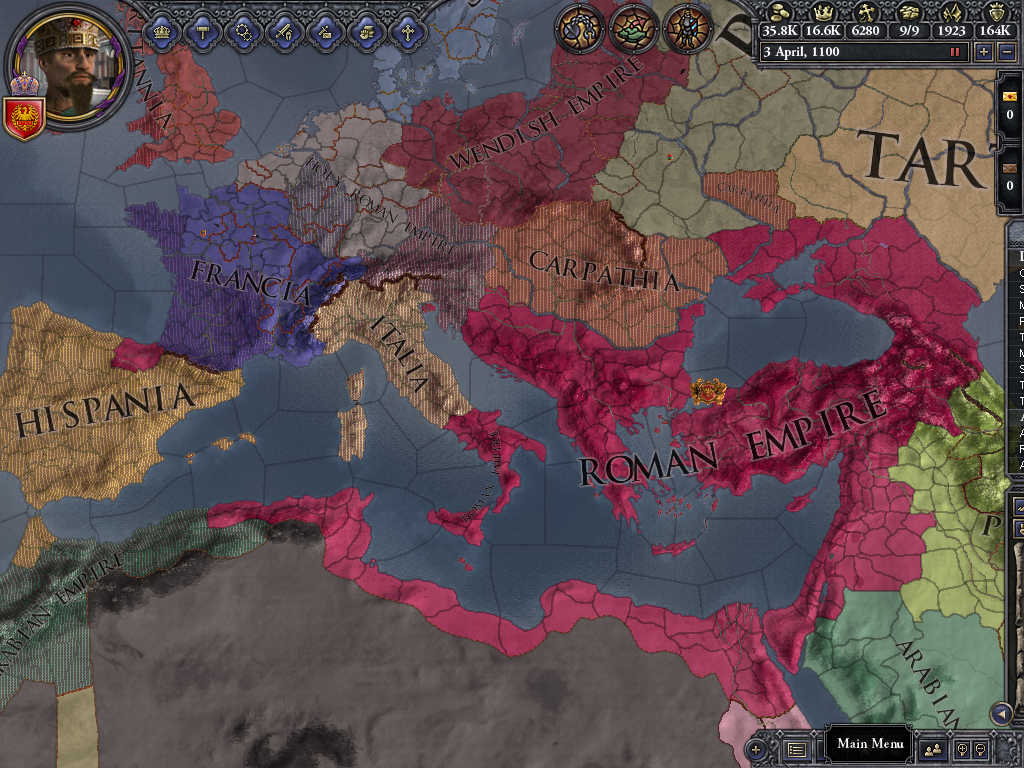Open the linked rings tab in the top bar

click(244, 31)
